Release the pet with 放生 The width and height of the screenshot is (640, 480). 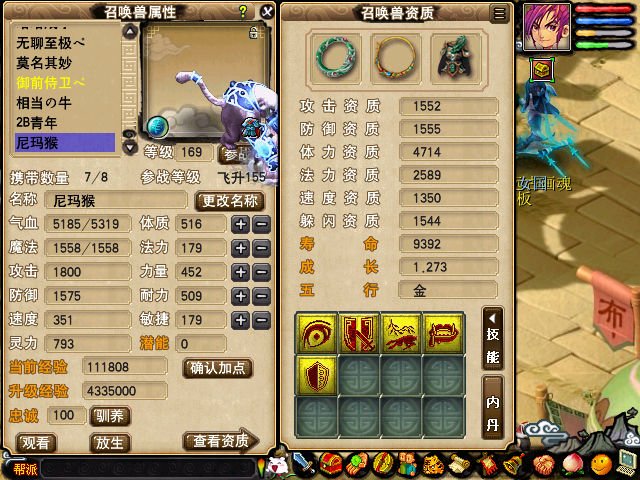pos(109,442)
